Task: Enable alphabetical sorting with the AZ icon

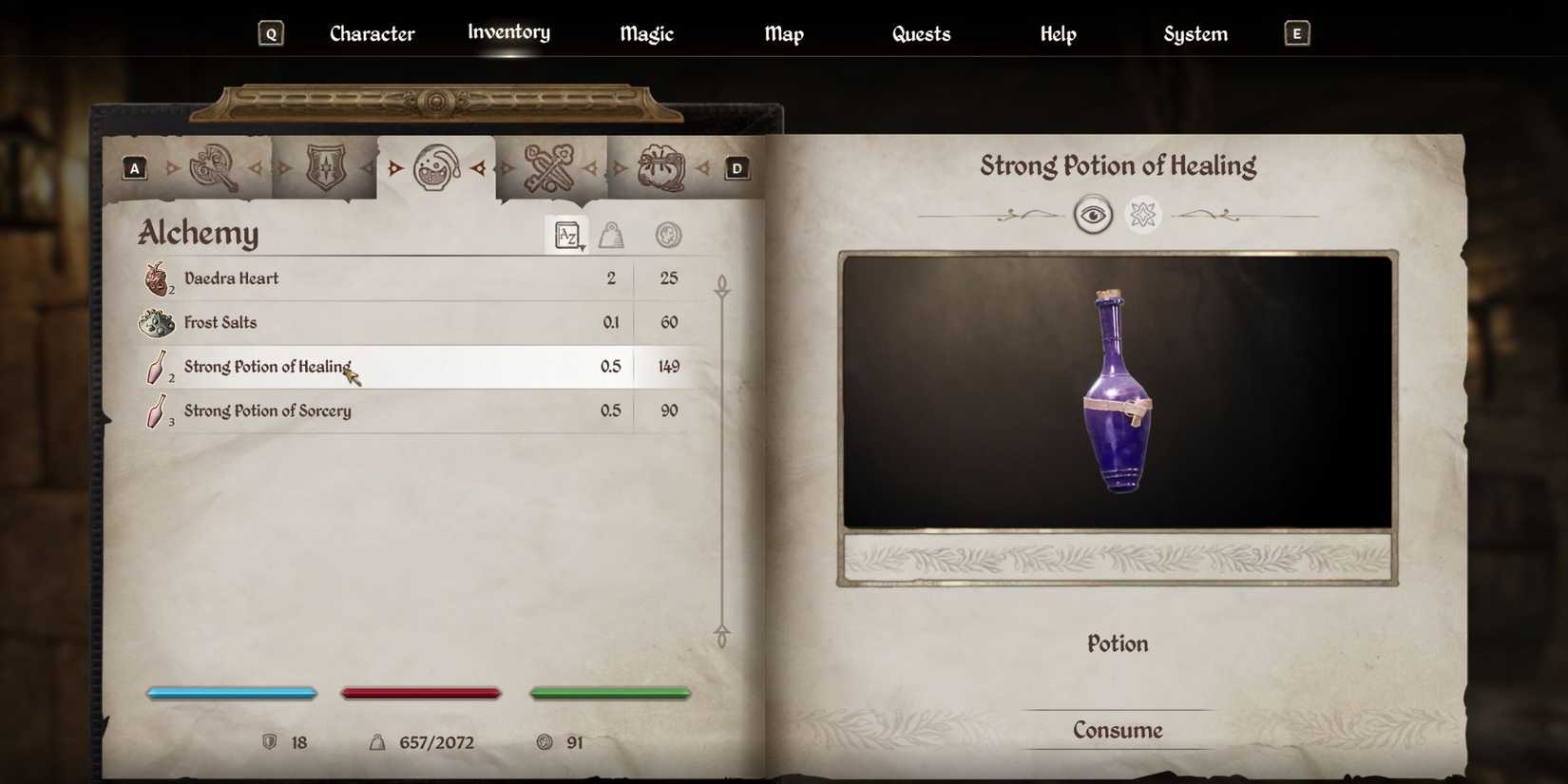Action: click(567, 235)
